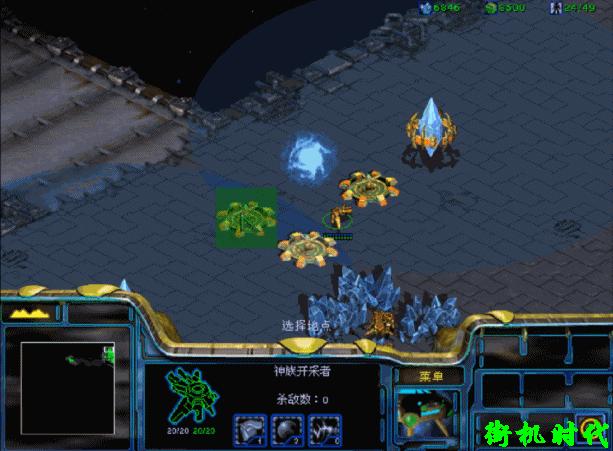Open the 菜单 menu button
The image size is (613, 451).
point(431,376)
